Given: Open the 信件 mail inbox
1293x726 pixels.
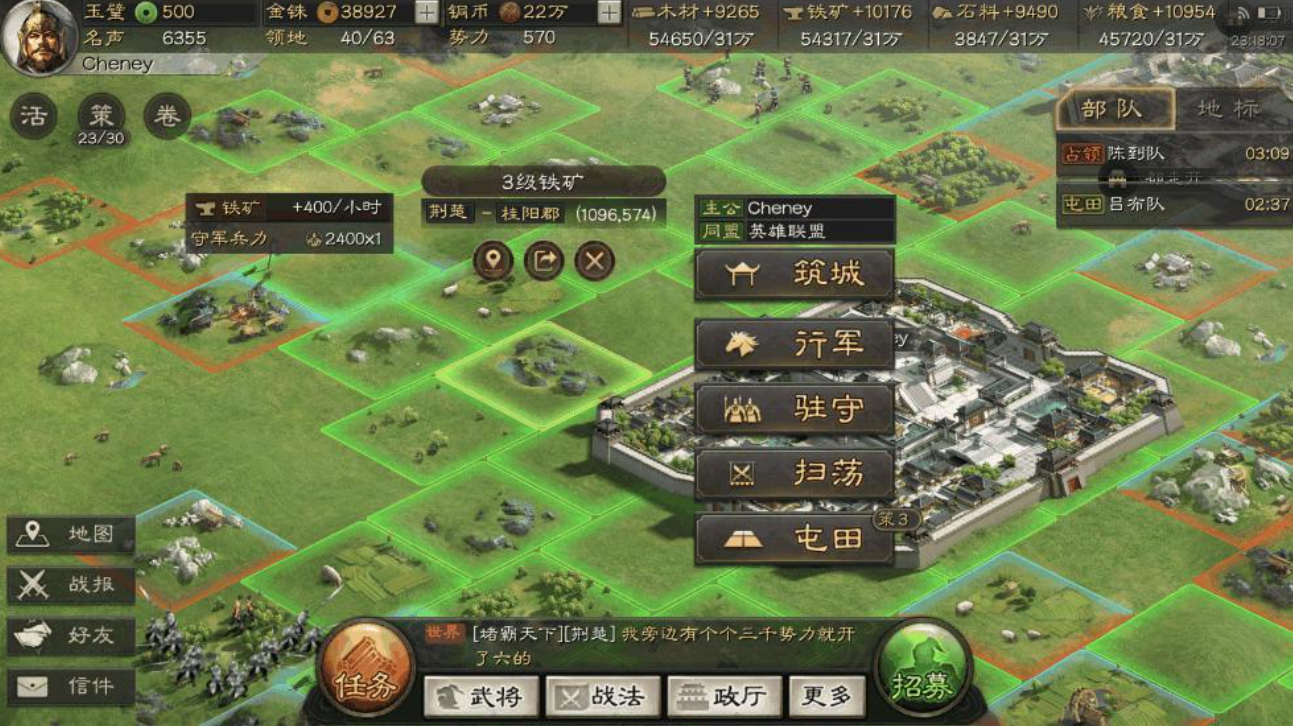Looking at the screenshot, I should tap(70, 684).
